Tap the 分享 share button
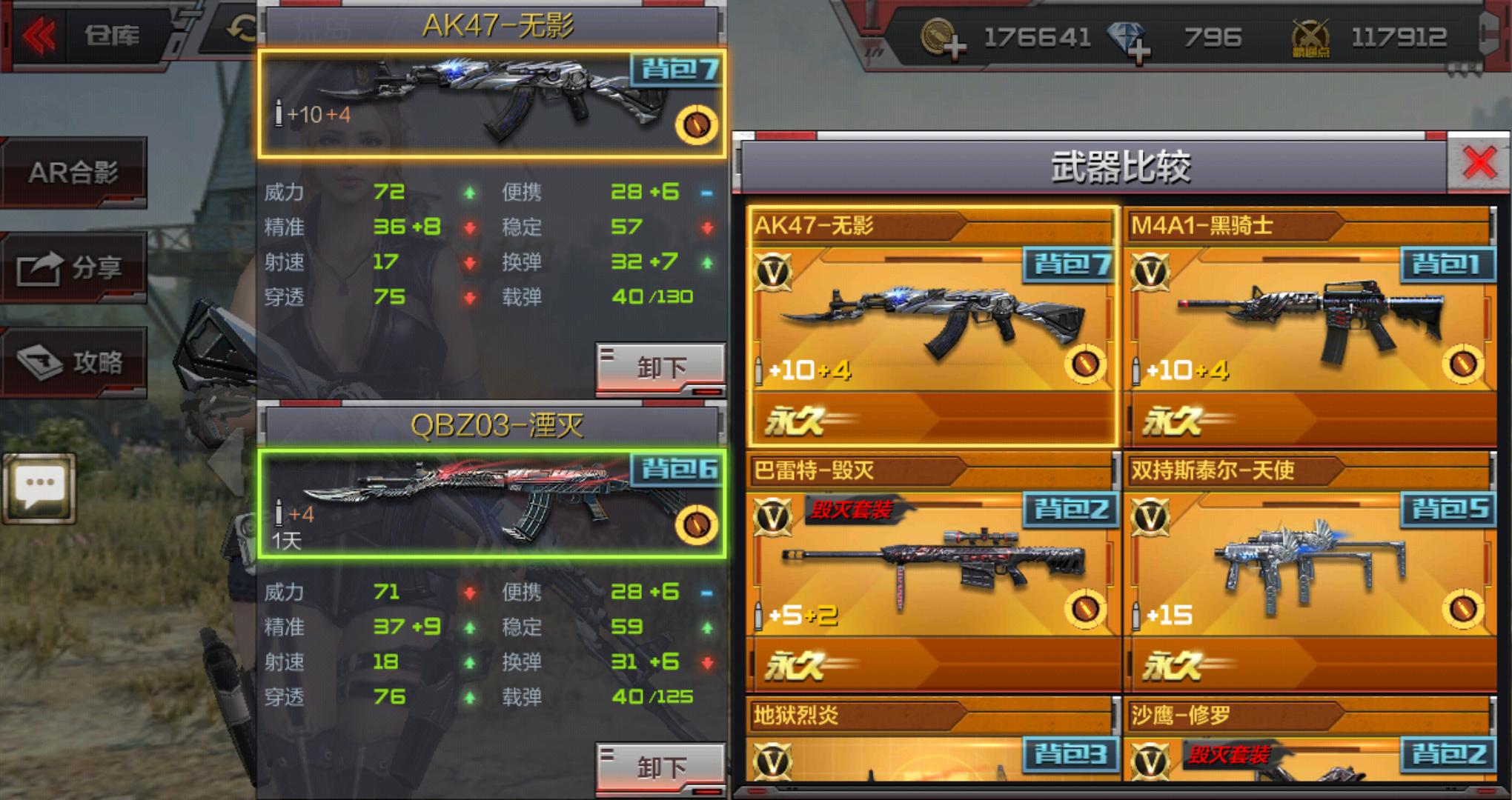1512x800 pixels. tap(73, 267)
